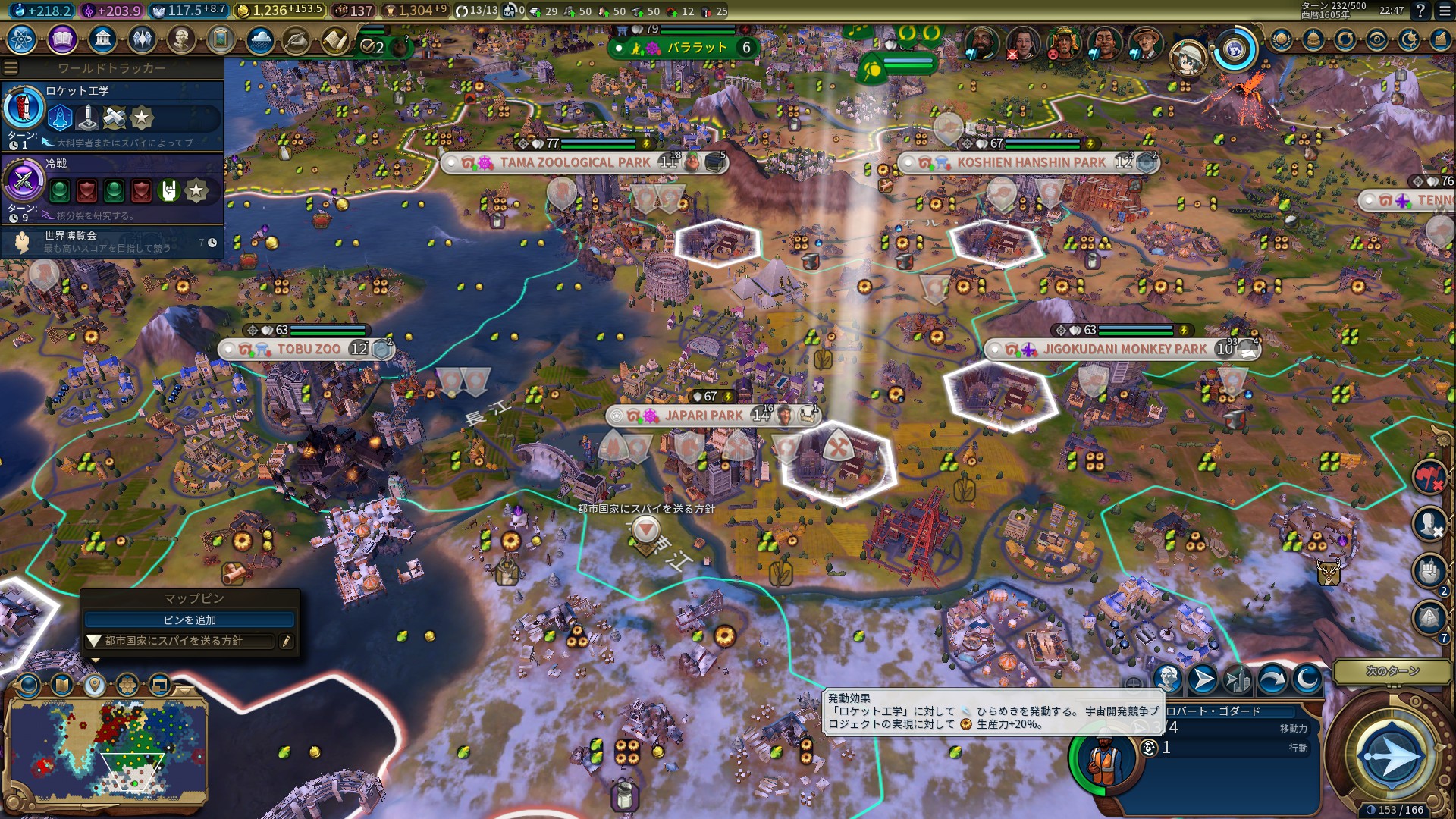Screen dimensions: 1456x819
Task: Select the TAMA ZOOLOGICAL PARK city banner
Action: [574, 162]
